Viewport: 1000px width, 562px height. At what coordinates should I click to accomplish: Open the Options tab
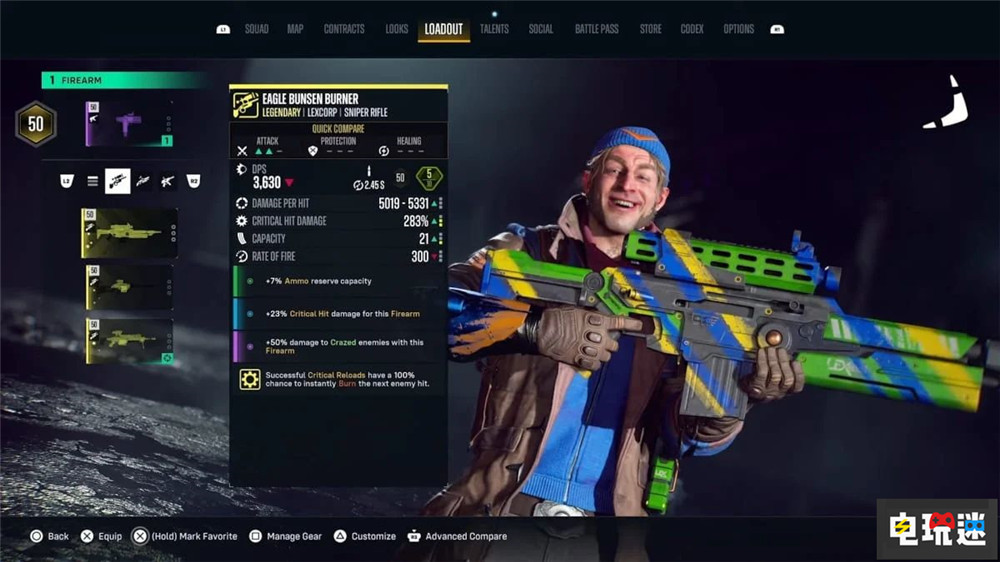739,29
